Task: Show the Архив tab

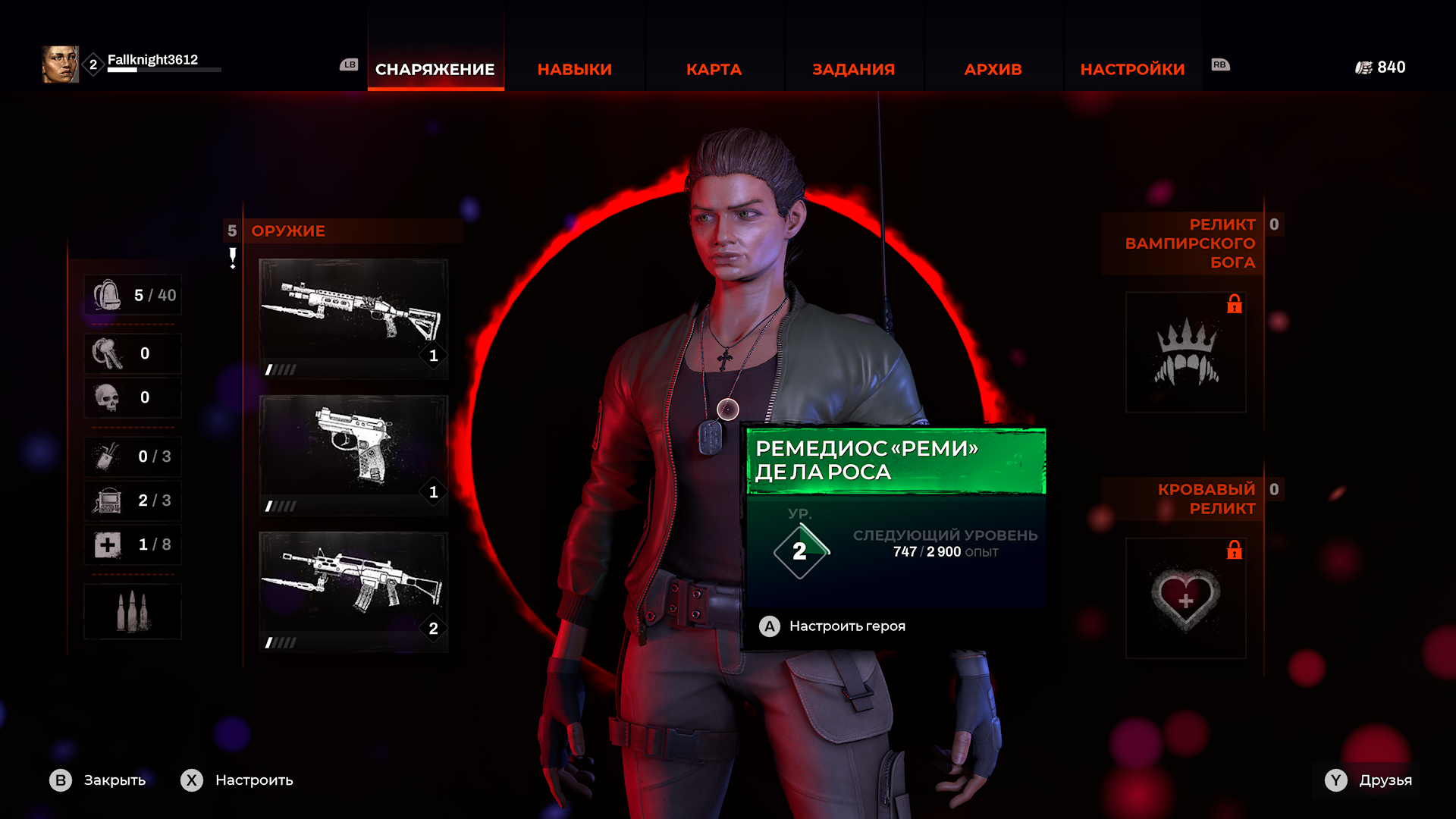Action: click(993, 69)
